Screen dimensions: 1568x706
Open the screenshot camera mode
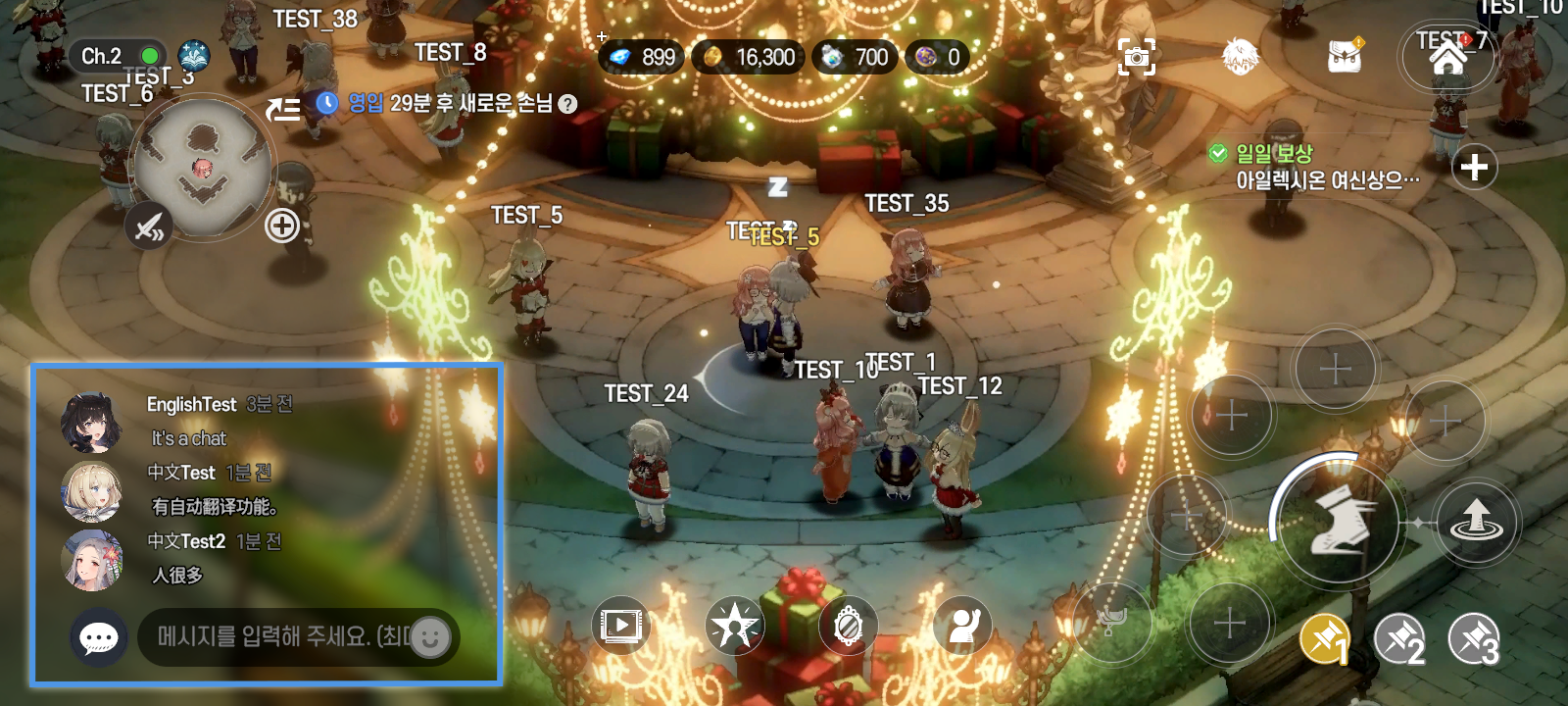(1134, 59)
